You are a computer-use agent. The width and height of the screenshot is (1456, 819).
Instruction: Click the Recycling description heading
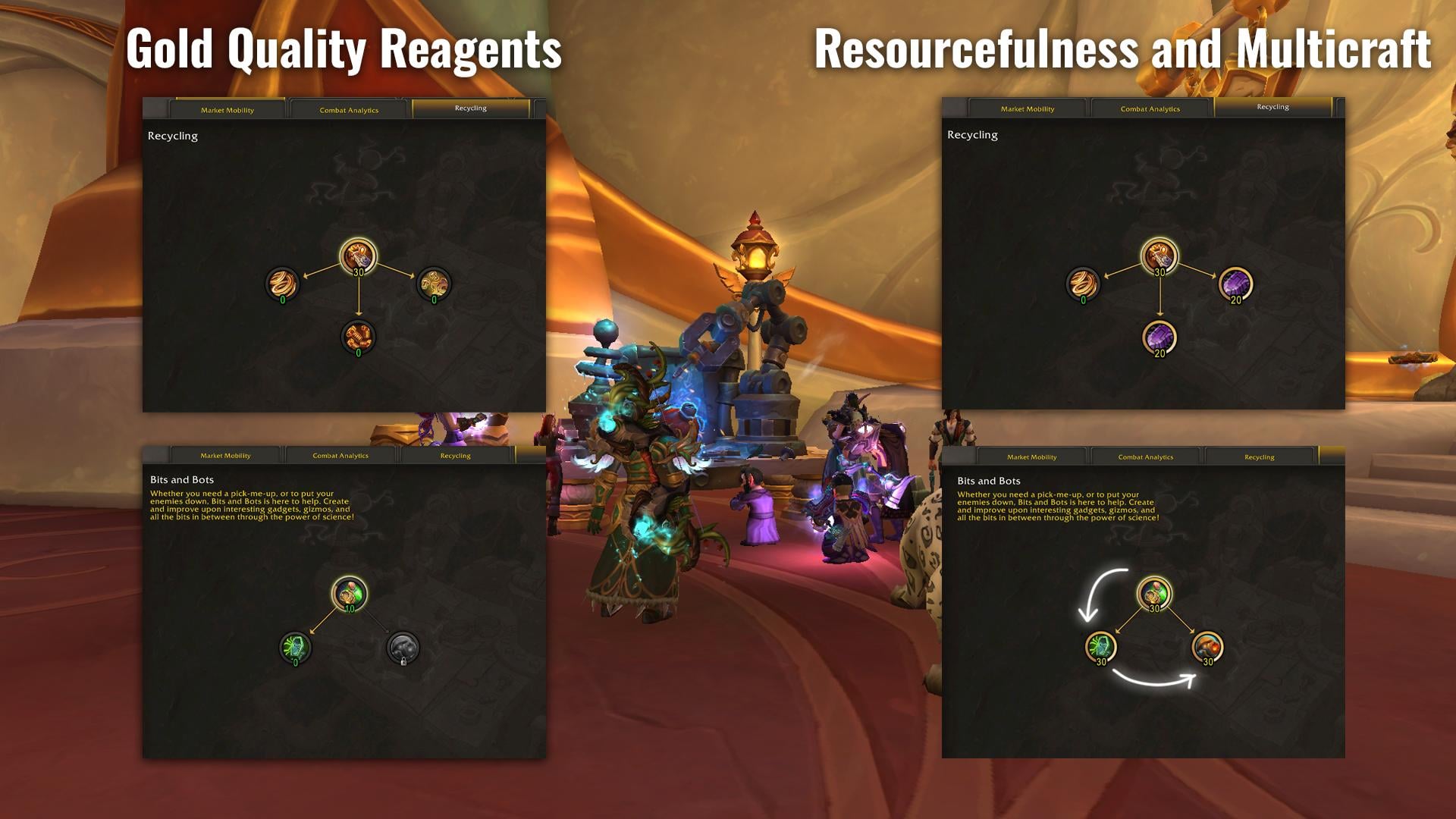[173, 136]
